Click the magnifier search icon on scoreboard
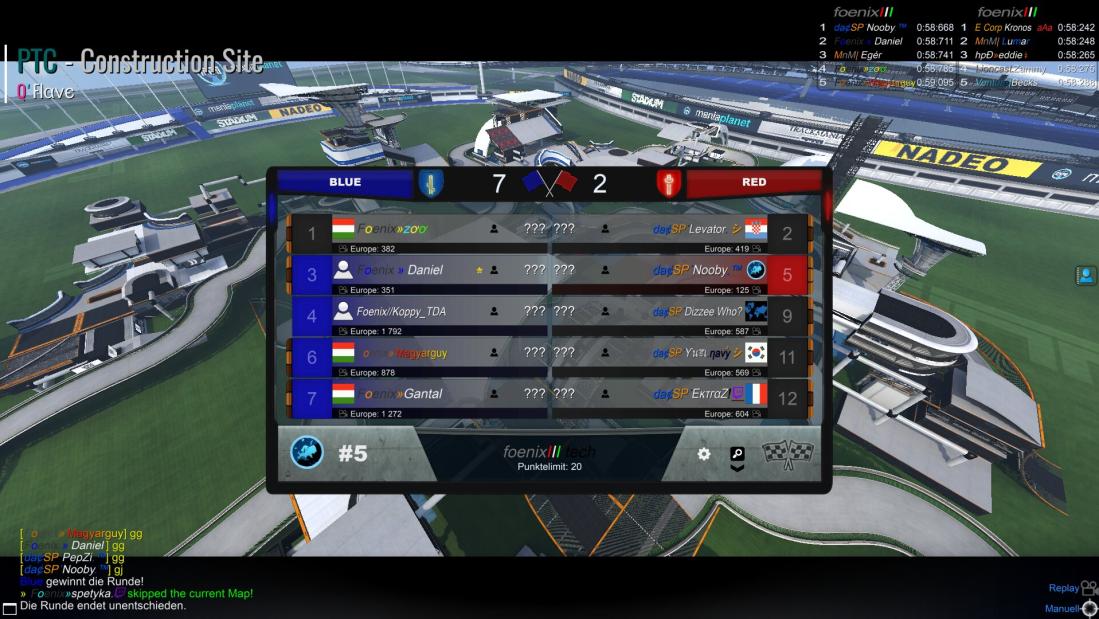 tap(738, 454)
